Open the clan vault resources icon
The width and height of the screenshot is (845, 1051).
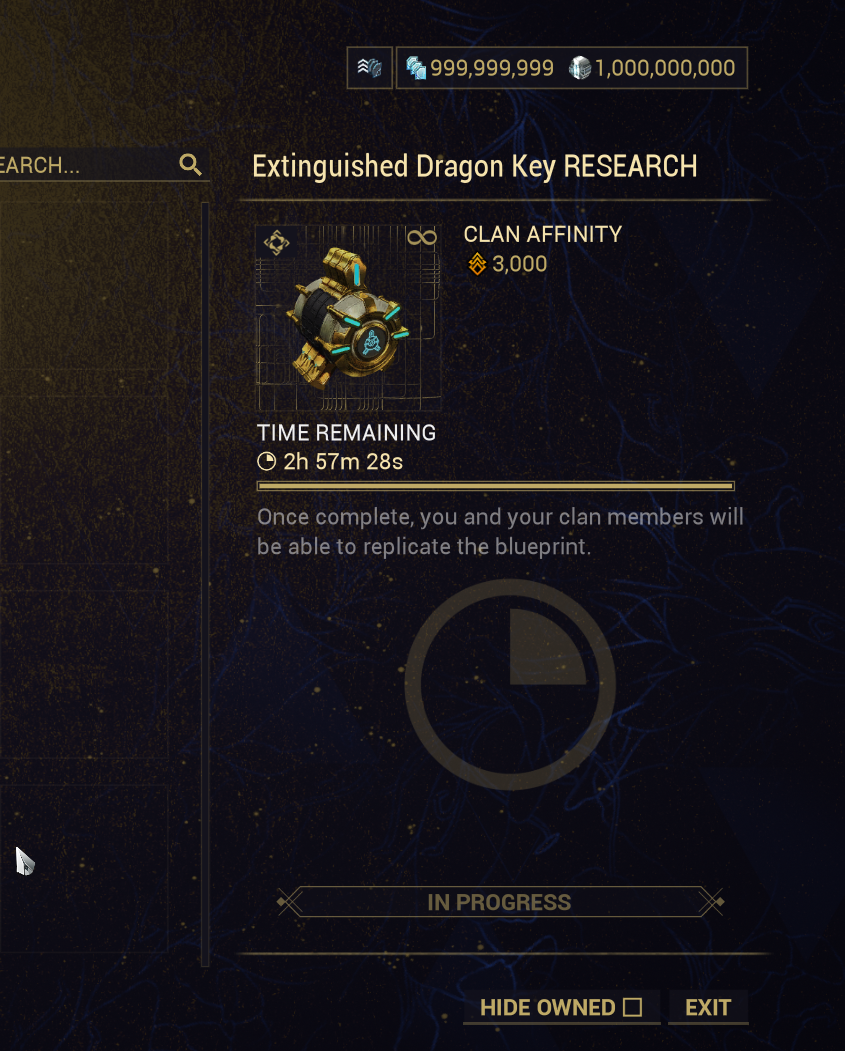[x=369, y=68]
